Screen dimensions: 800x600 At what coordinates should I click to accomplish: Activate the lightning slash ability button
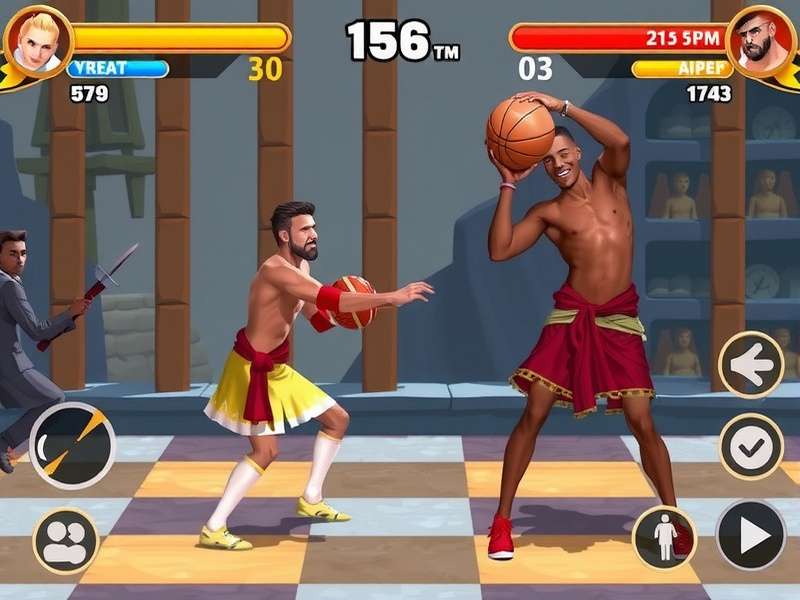(x=72, y=445)
